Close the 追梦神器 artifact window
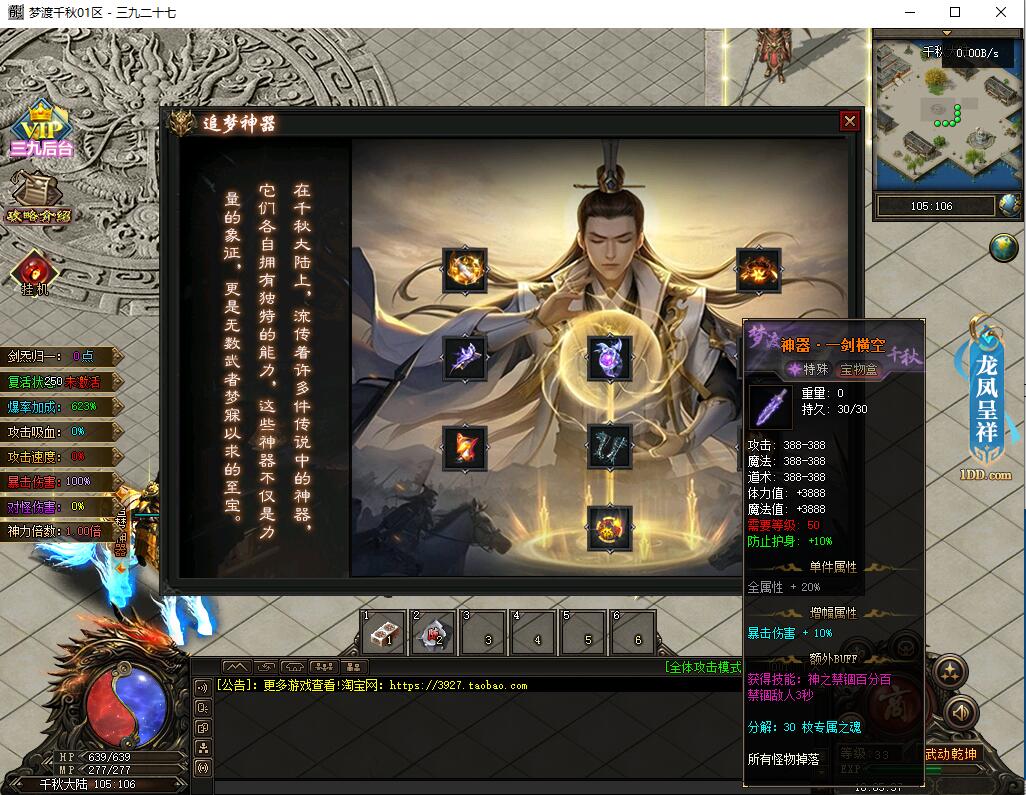1026x795 pixels. coord(850,121)
